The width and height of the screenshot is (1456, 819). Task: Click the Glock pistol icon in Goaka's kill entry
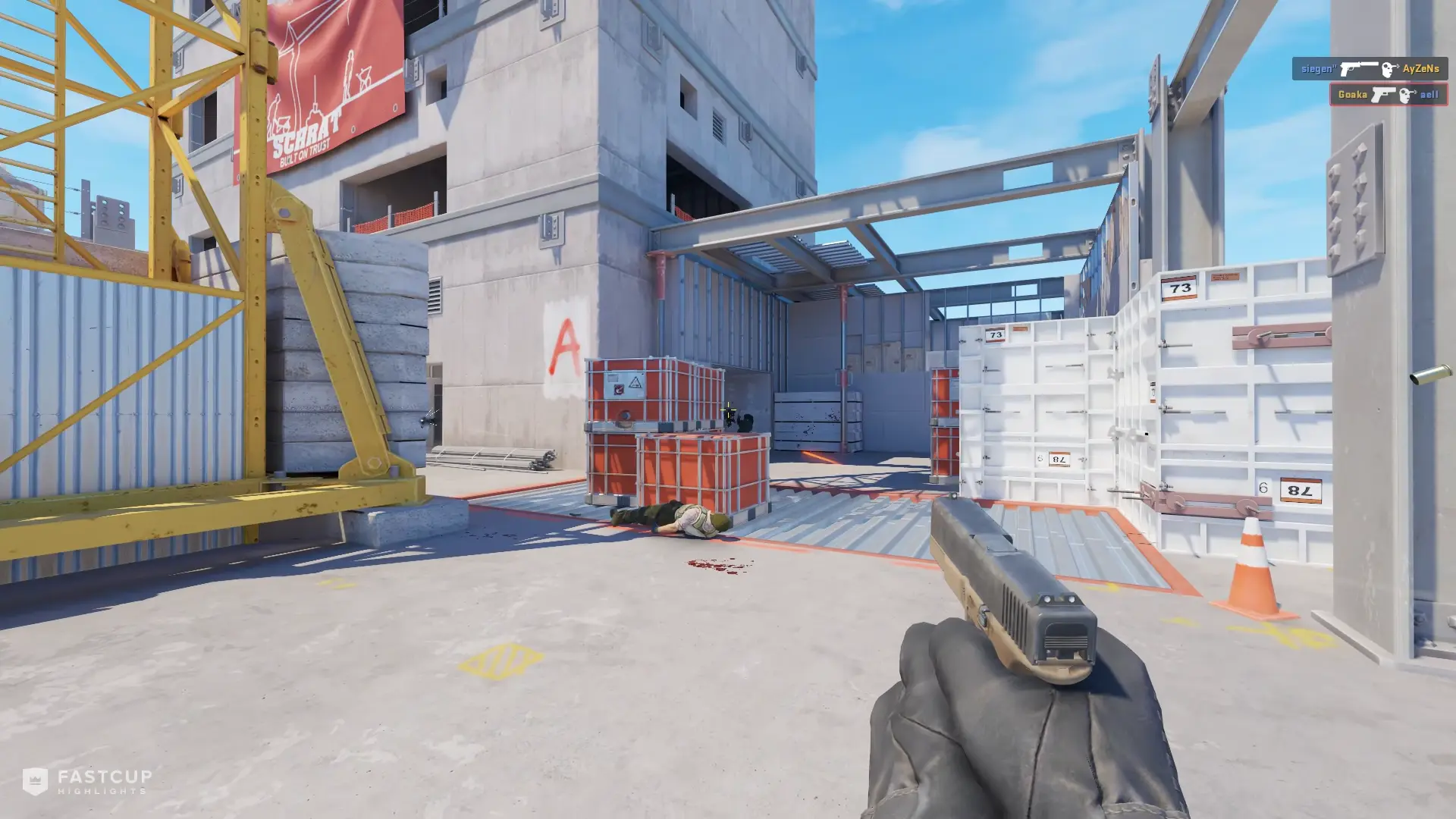1383,96
